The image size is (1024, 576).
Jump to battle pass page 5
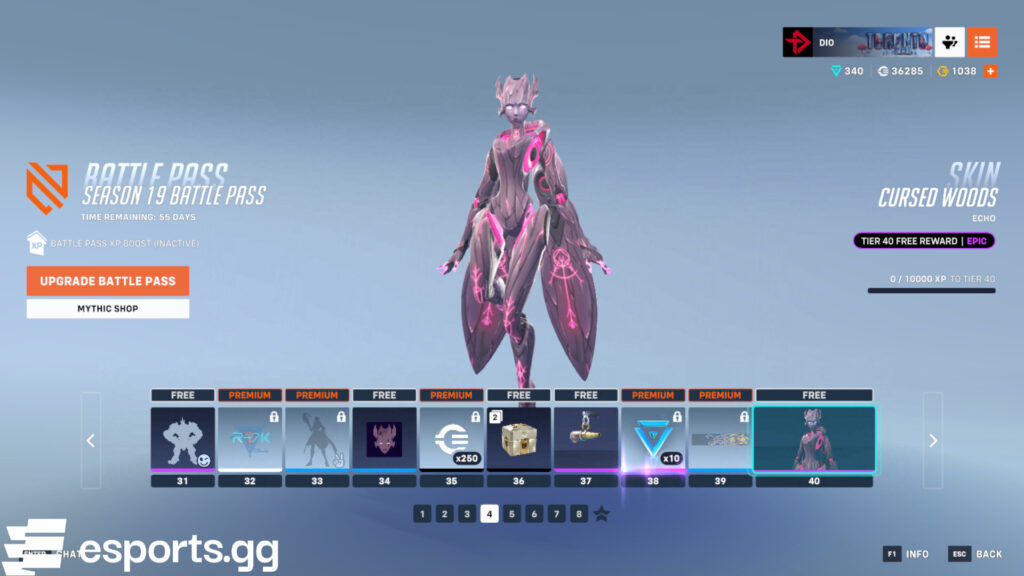pos(512,514)
